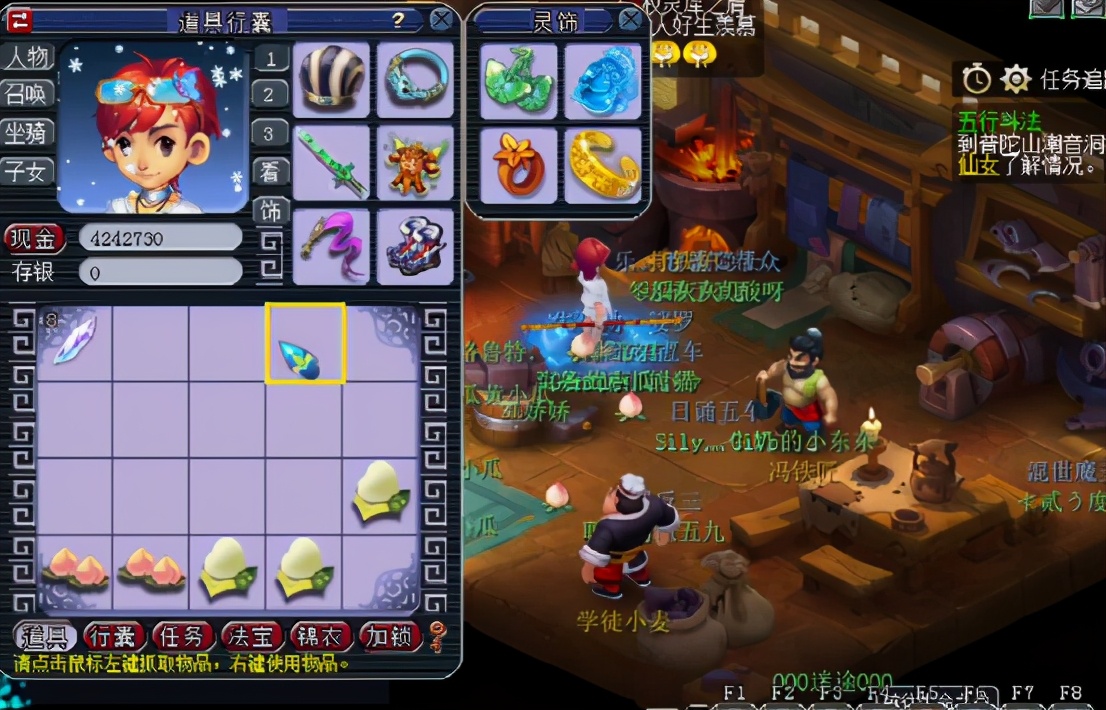Close the 道具行囊 inventory window
The width and height of the screenshot is (1106, 710).
tap(441, 19)
